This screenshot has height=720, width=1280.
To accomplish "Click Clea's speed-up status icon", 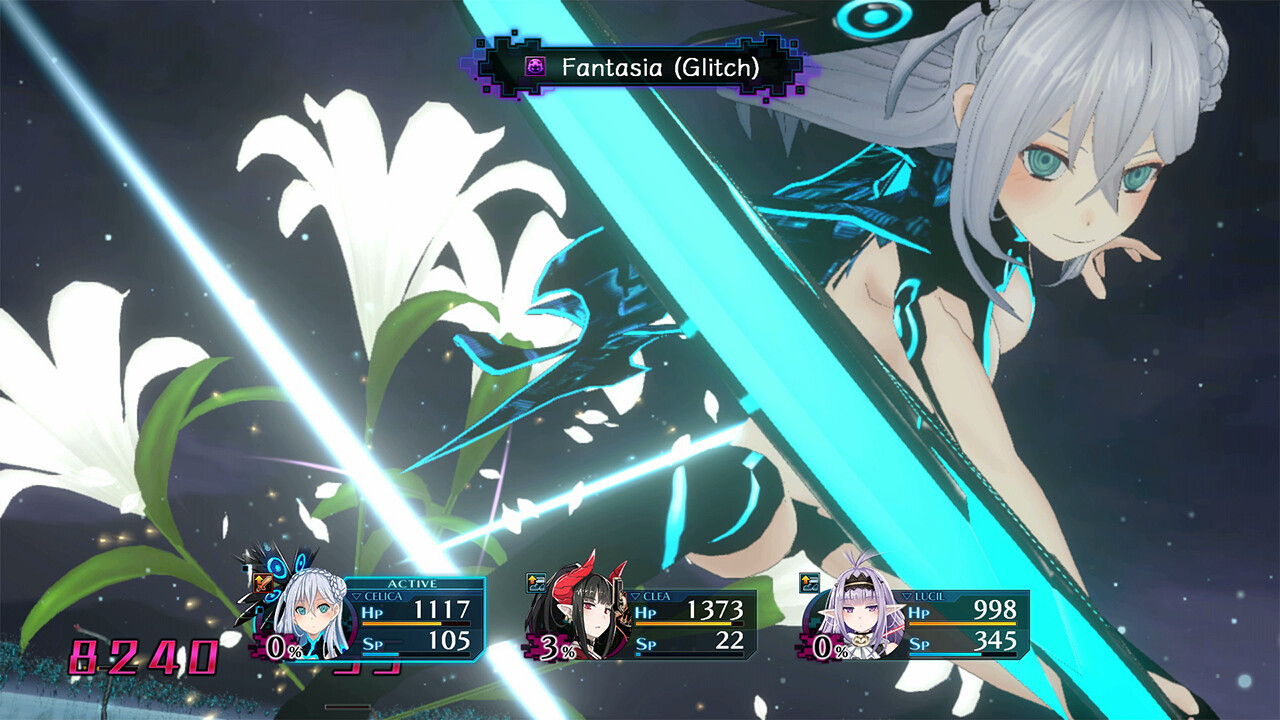I will 535,582.
